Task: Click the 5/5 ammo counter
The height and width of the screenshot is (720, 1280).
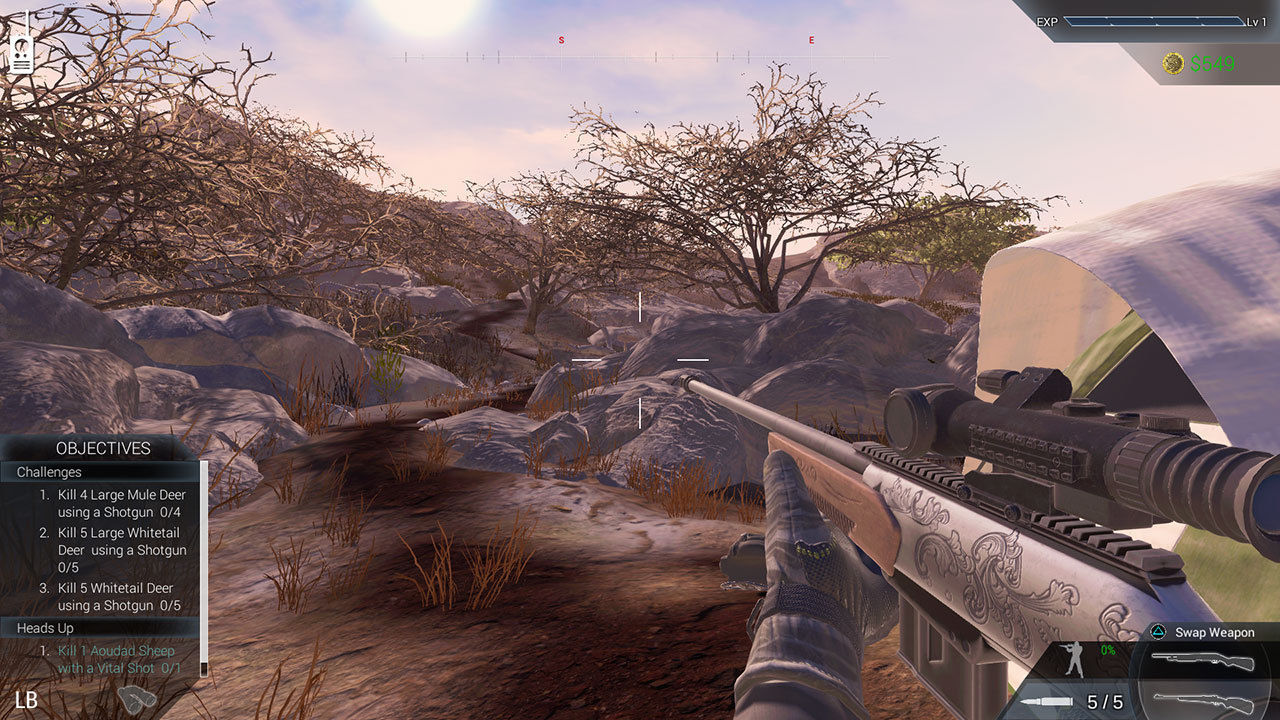Action: coord(1105,701)
